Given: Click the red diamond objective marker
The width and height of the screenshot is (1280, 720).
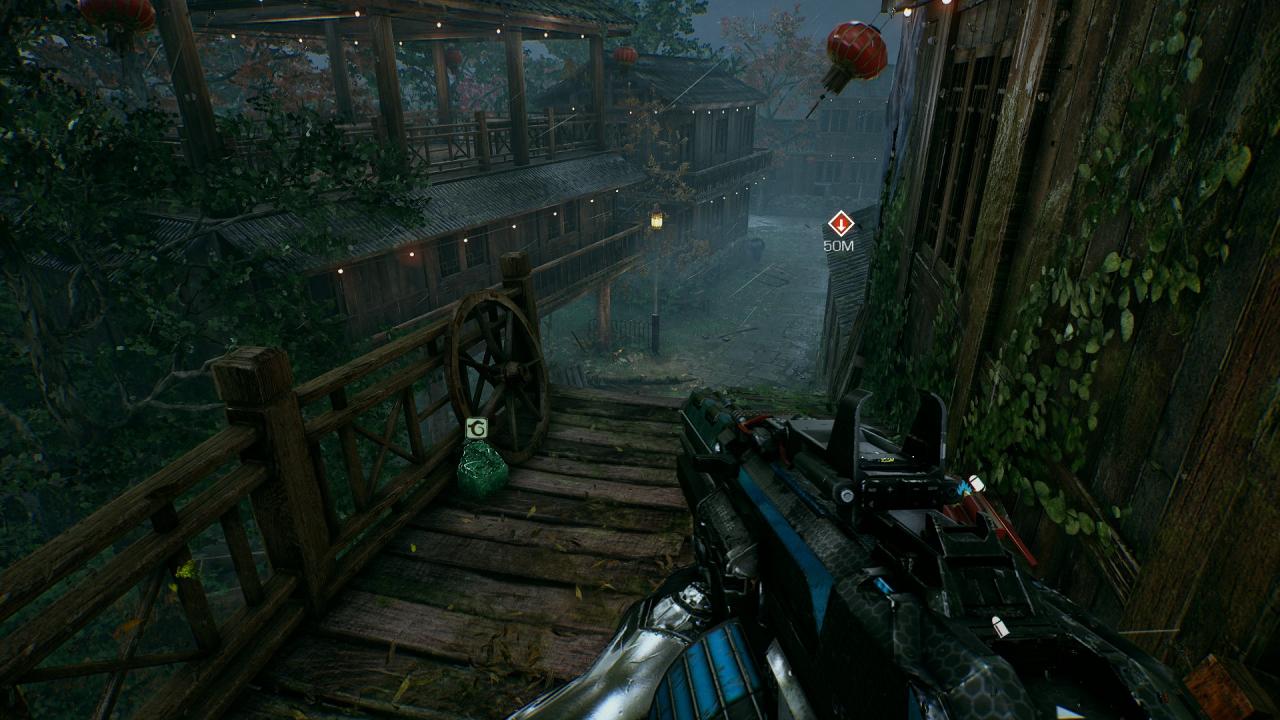Looking at the screenshot, I should click(840, 223).
